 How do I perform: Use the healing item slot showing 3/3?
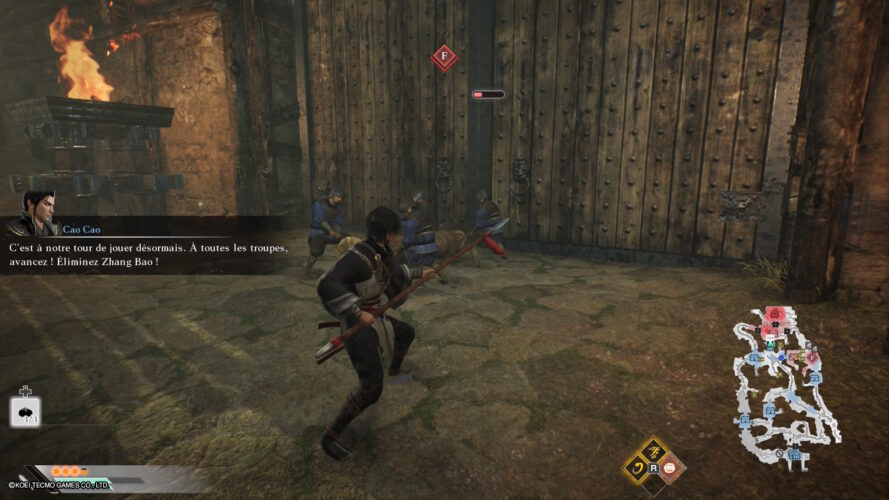coord(26,412)
